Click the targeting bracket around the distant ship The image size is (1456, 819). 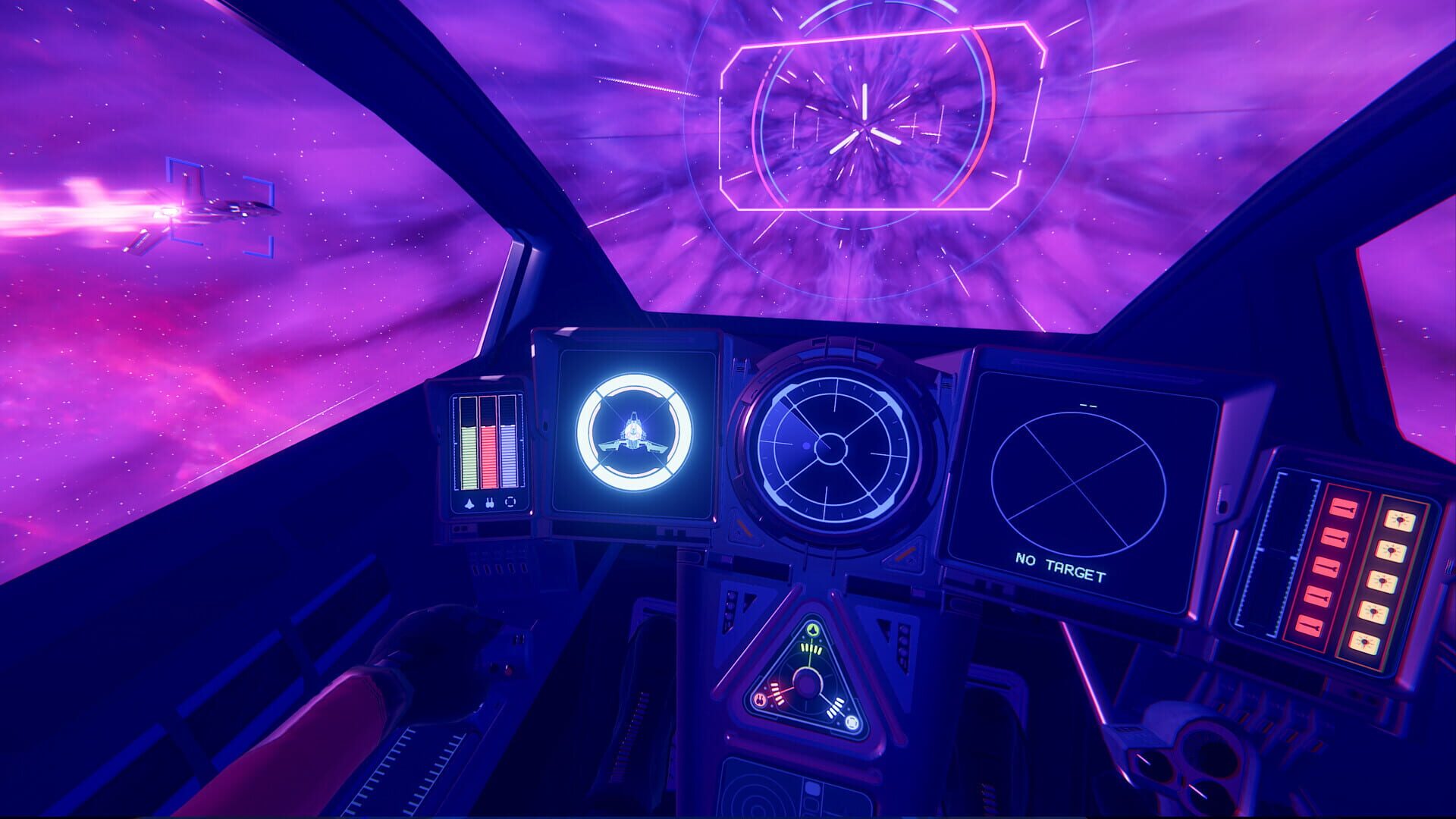pyautogui.click(x=220, y=209)
